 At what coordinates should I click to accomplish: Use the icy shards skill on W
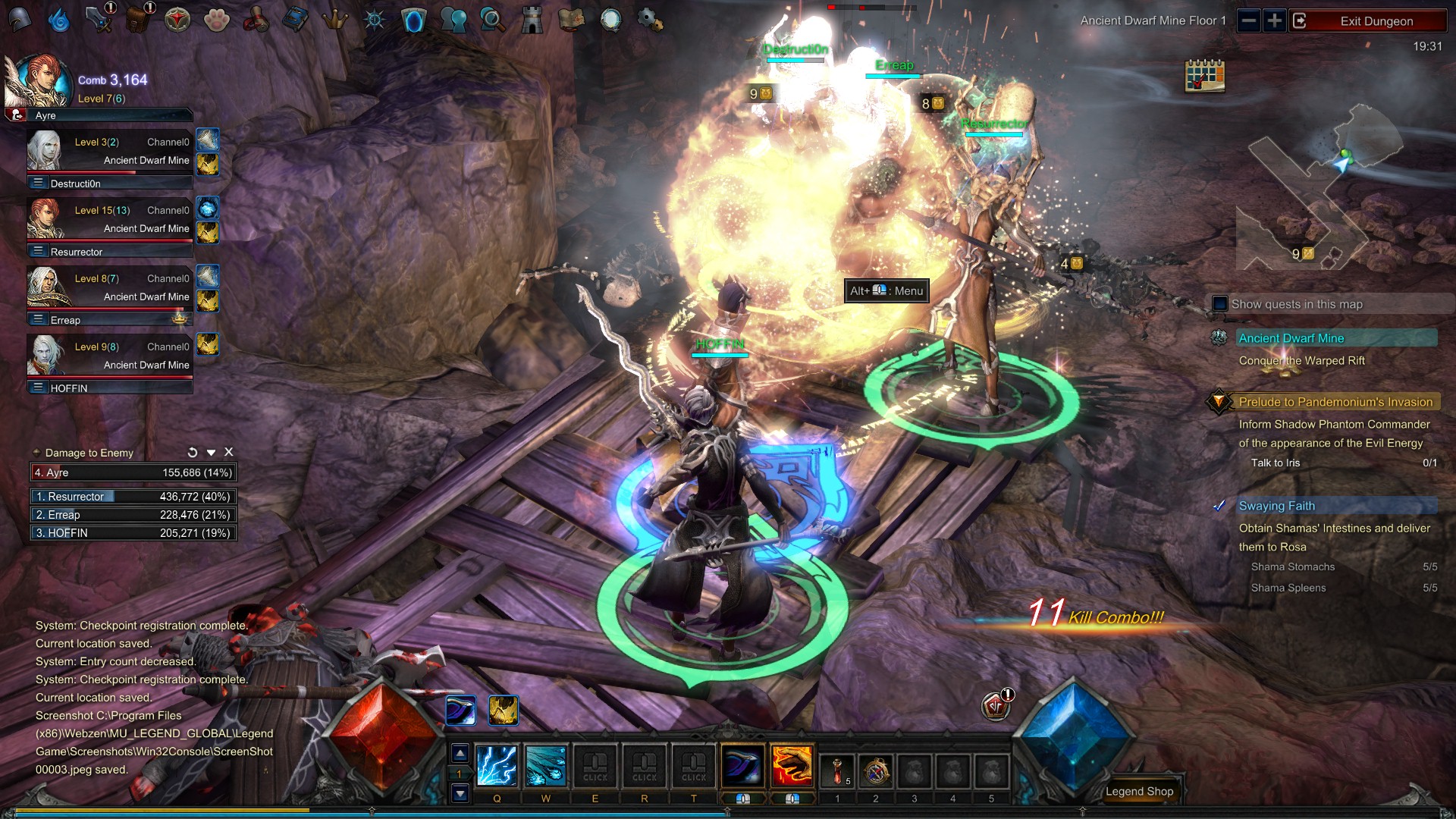point(546,766)
